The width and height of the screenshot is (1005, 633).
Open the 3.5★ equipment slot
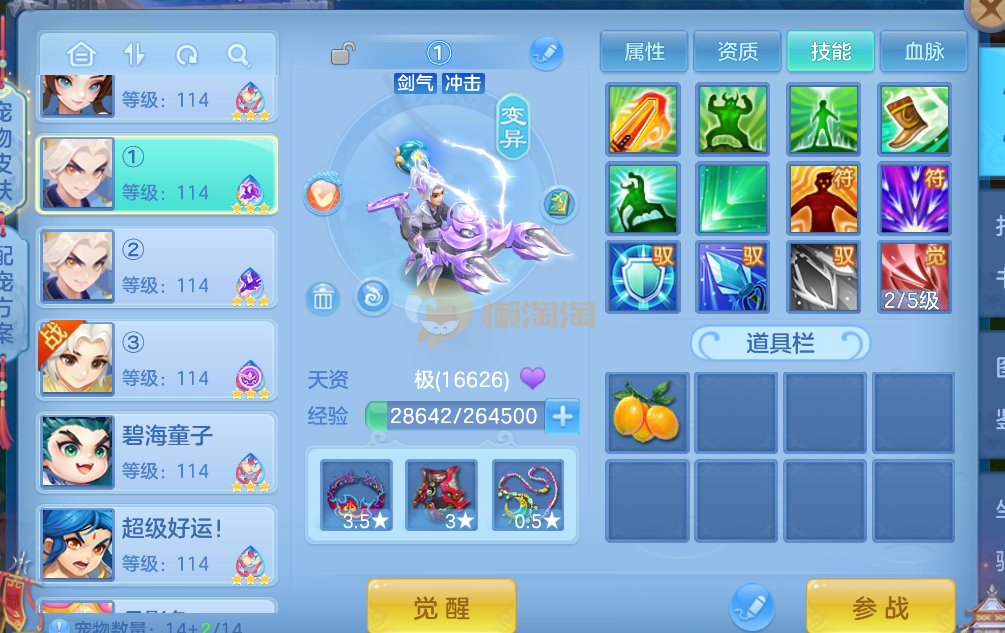356,496
